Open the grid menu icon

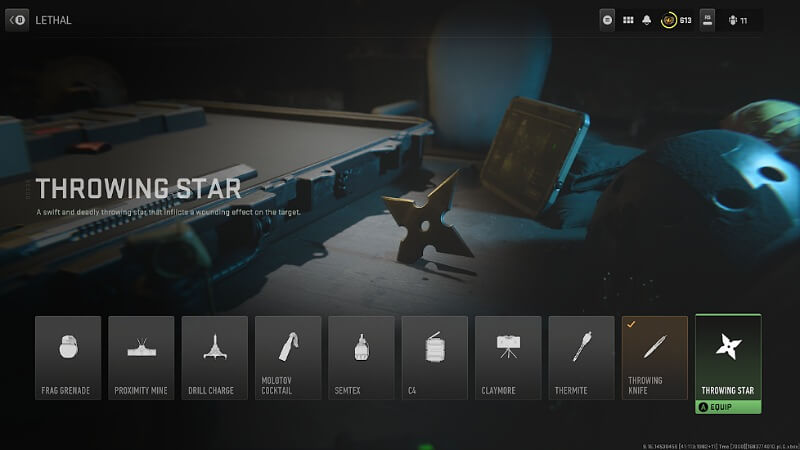(629, 19)
